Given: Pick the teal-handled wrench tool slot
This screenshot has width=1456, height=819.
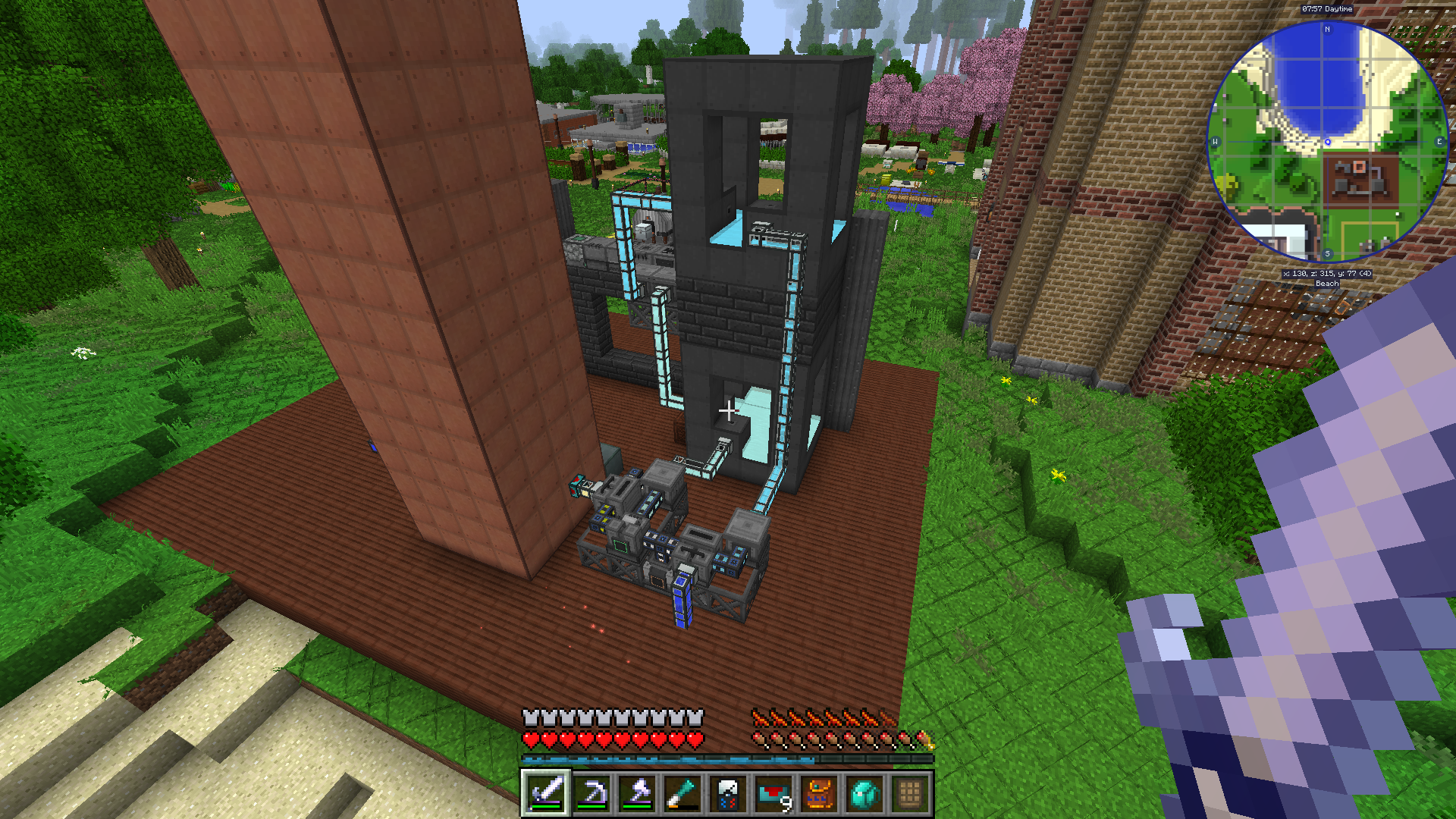Looking at the screenshot, I should (x=682, y=793).
